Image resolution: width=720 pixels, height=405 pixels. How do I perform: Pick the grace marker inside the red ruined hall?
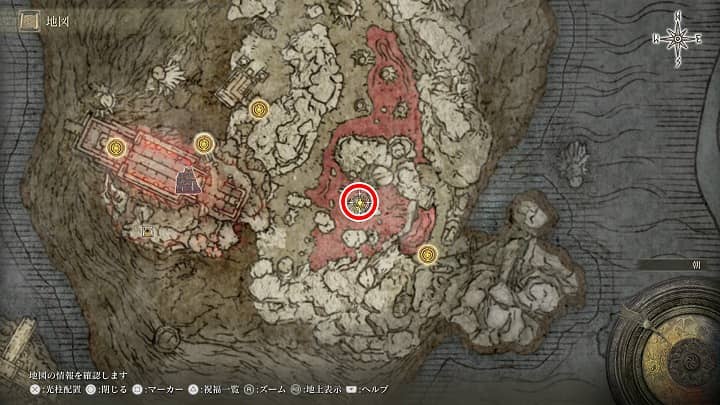tap(118, 149)
